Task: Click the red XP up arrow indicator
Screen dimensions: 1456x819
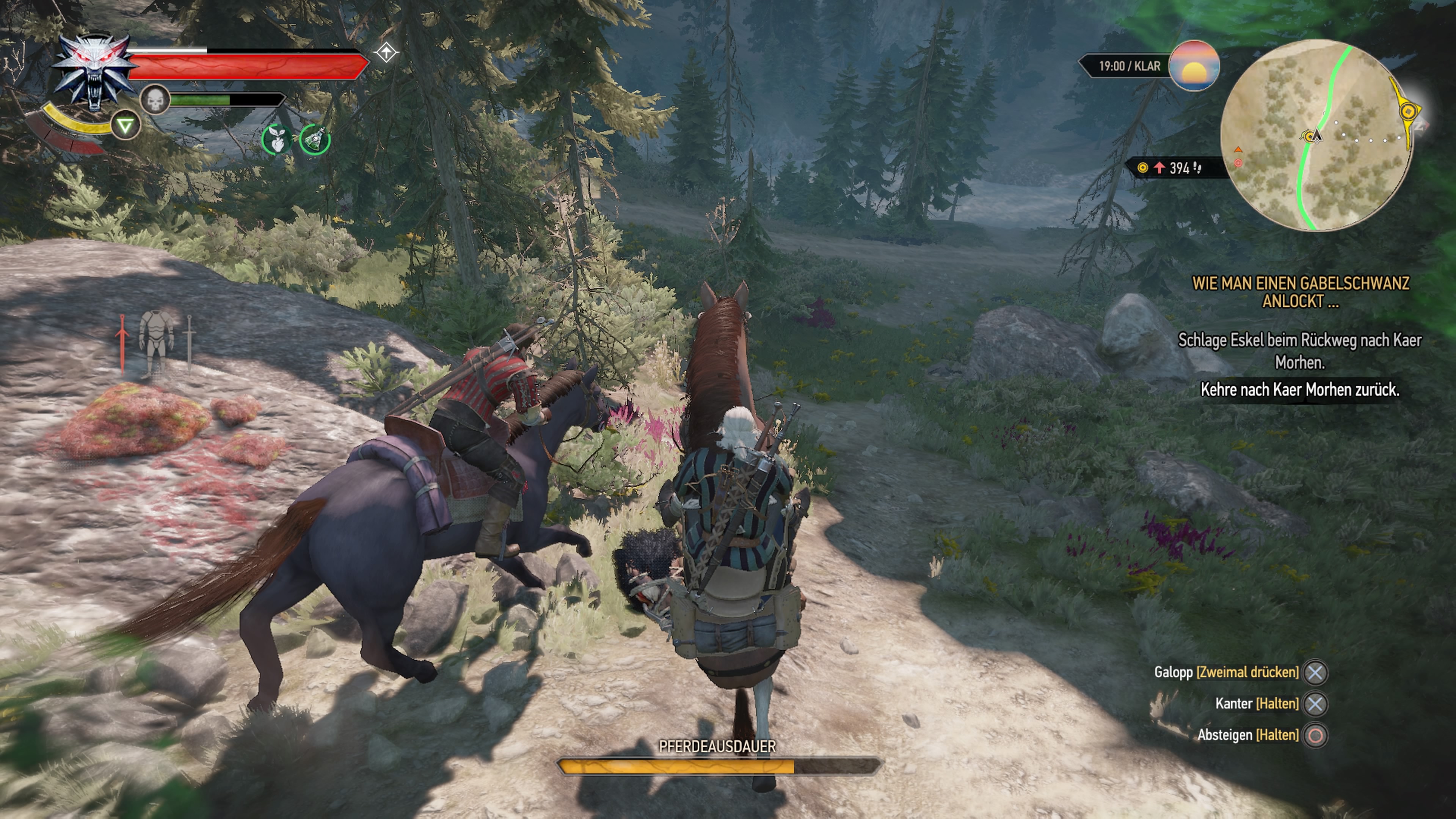Action: [1159, 168]
